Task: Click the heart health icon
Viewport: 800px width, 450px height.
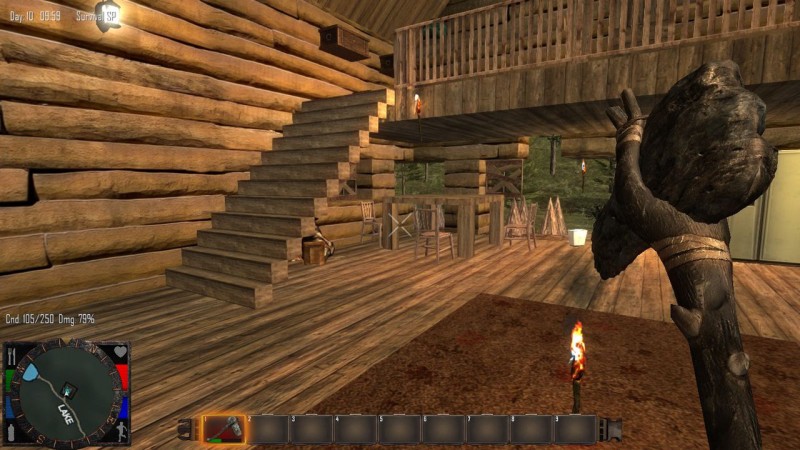Action: click(120, 353)
